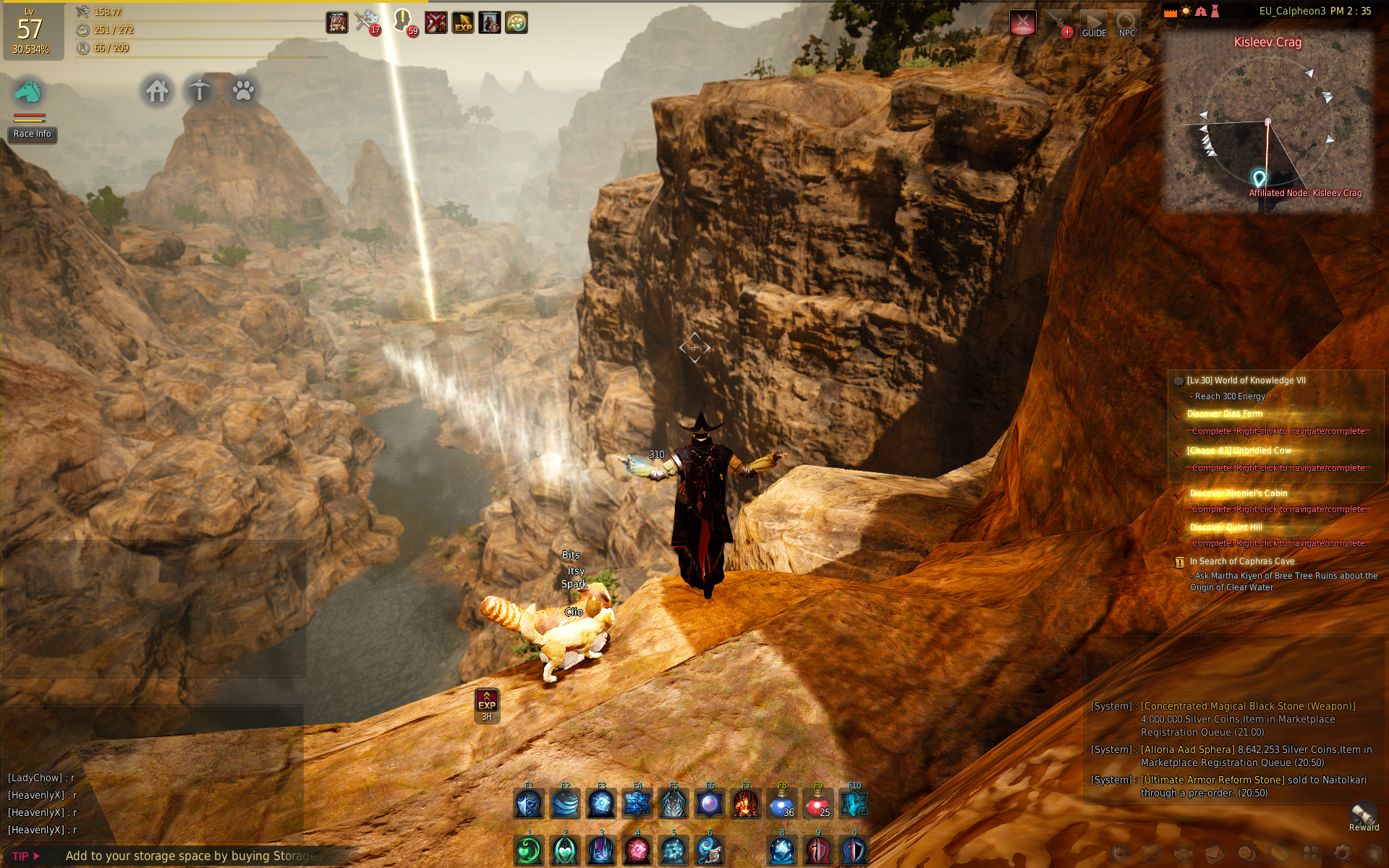Click the paw-print pet icon
1389x868 pixels.
tap(243, 91)
